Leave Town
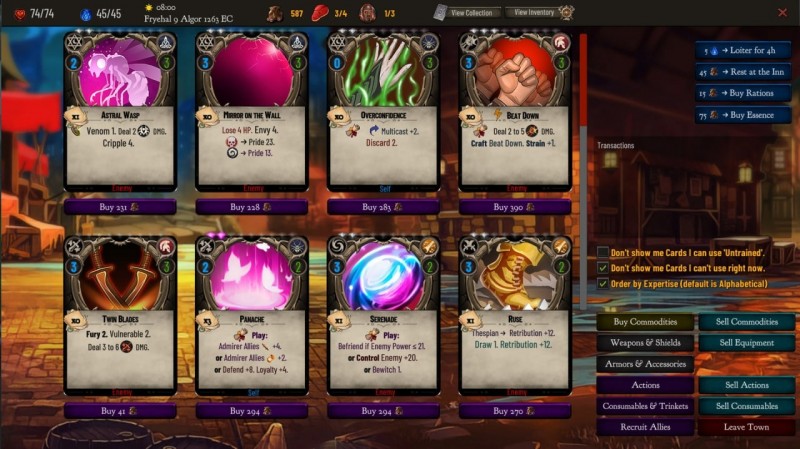The width and height of the screenshot is (800, 449). pyautogui.click(x=746, y=427)
